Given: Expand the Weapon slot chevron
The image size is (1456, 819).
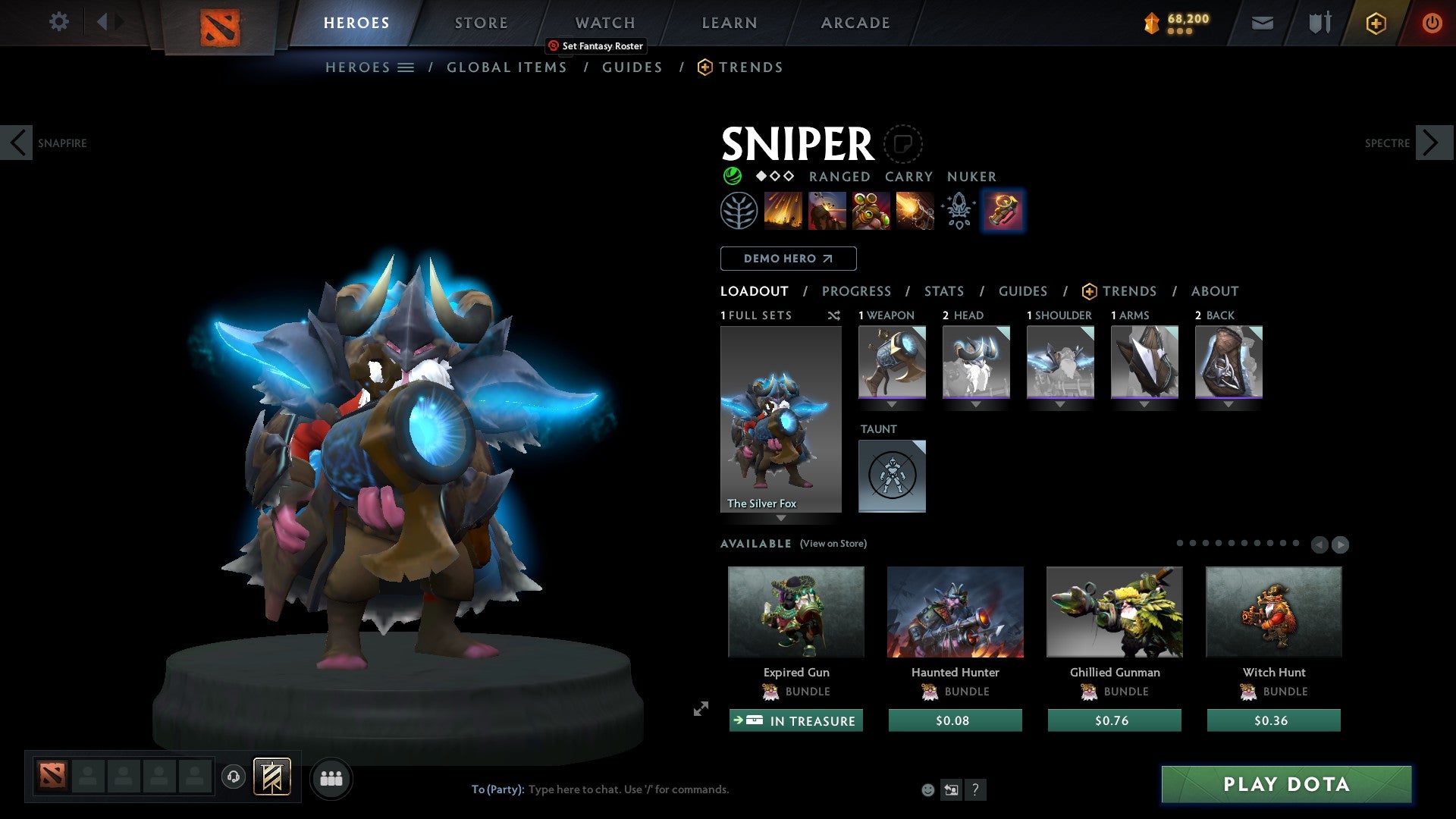Looking at the screenshot, I should pyautogui.click(x=892, y=404).
